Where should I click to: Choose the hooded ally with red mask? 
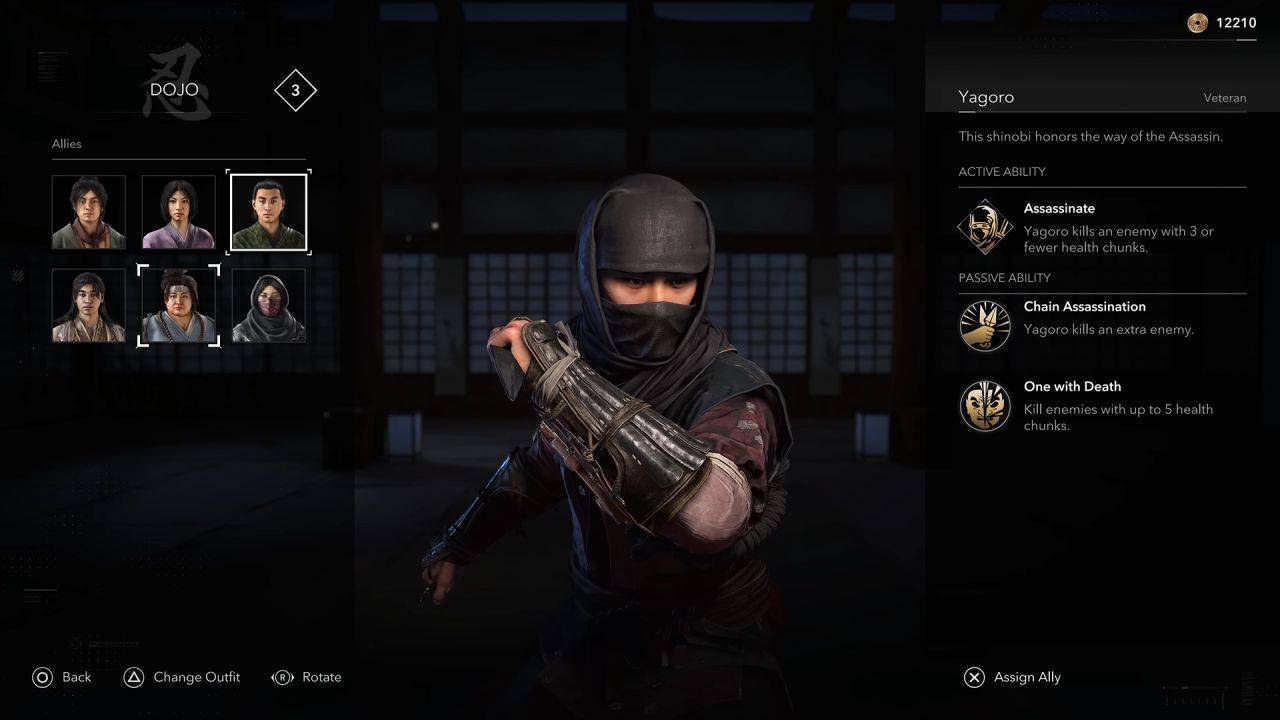coord(268,305)
